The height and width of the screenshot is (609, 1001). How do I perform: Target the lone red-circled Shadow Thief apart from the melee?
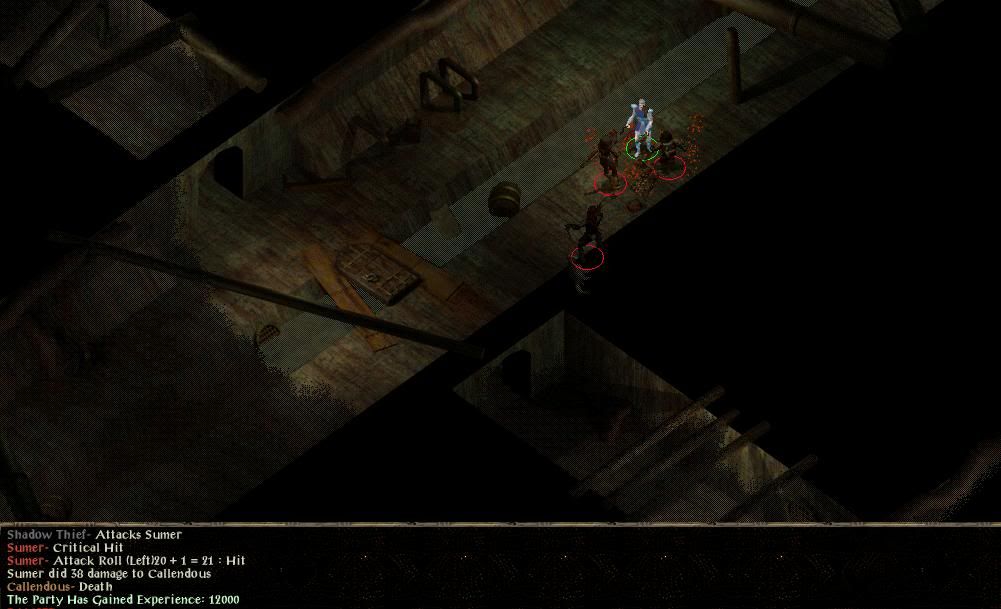point(588,235)
